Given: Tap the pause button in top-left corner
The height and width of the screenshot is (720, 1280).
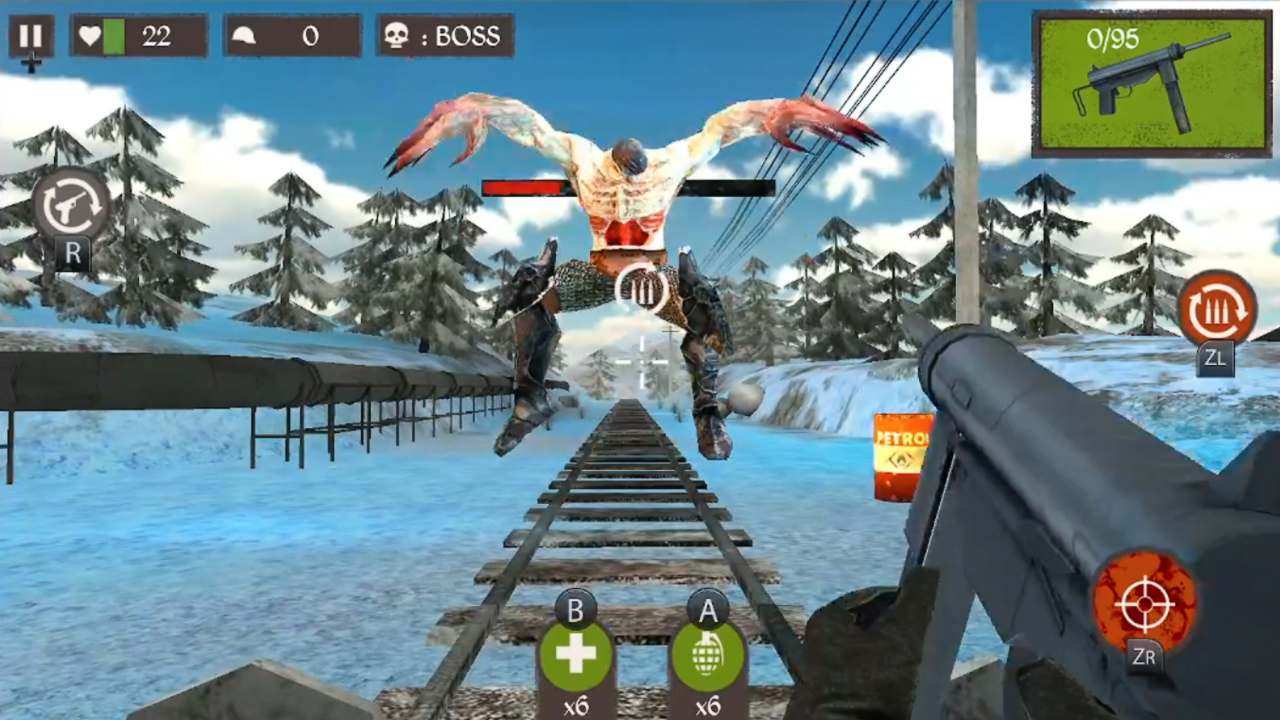Looking at the screenshot, I should point(29,36).
